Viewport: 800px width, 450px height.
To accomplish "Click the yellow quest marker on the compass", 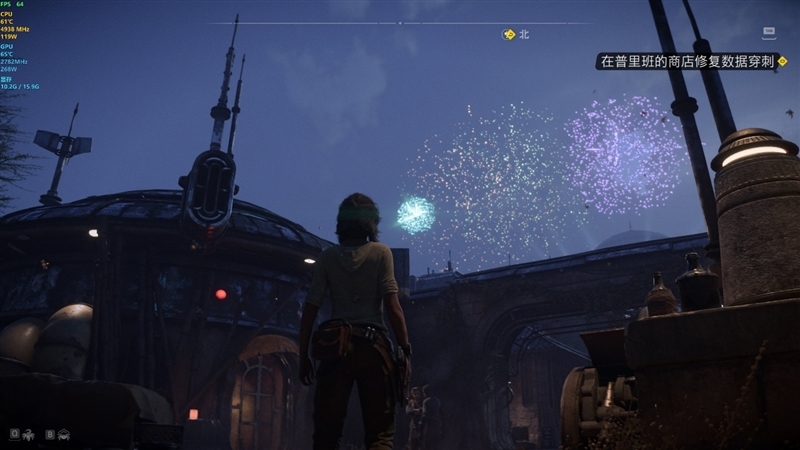I will click(509, 34).
